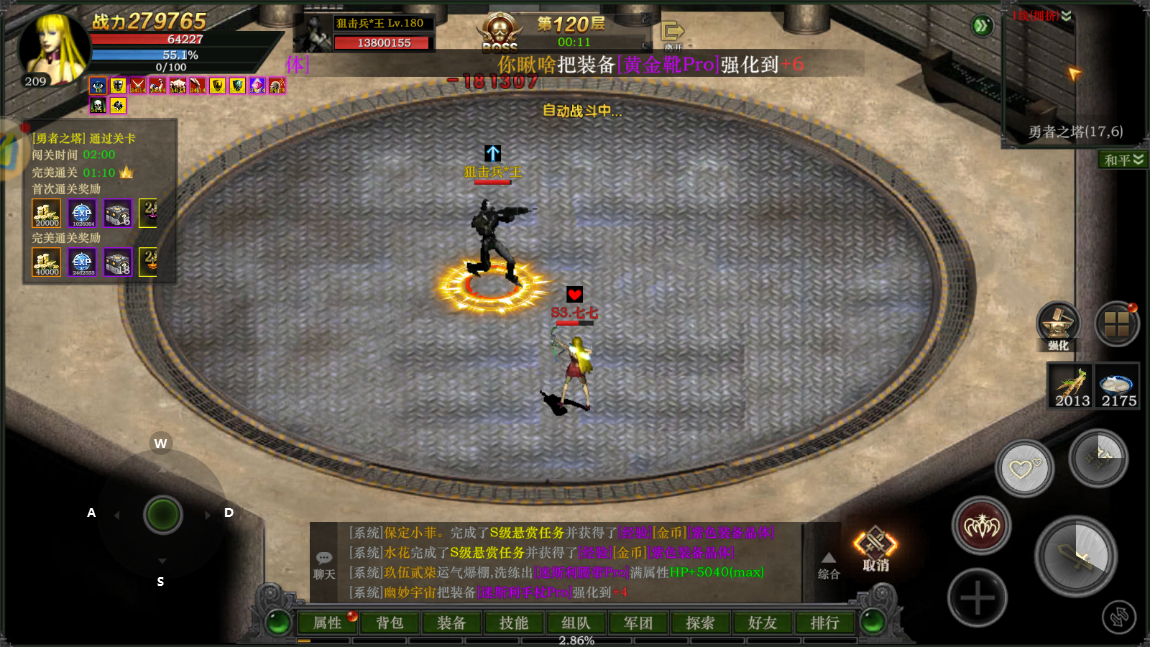This screenshot has height=647, width=1150.
Task: Open the 技能 skills menu
Action: 513,623
